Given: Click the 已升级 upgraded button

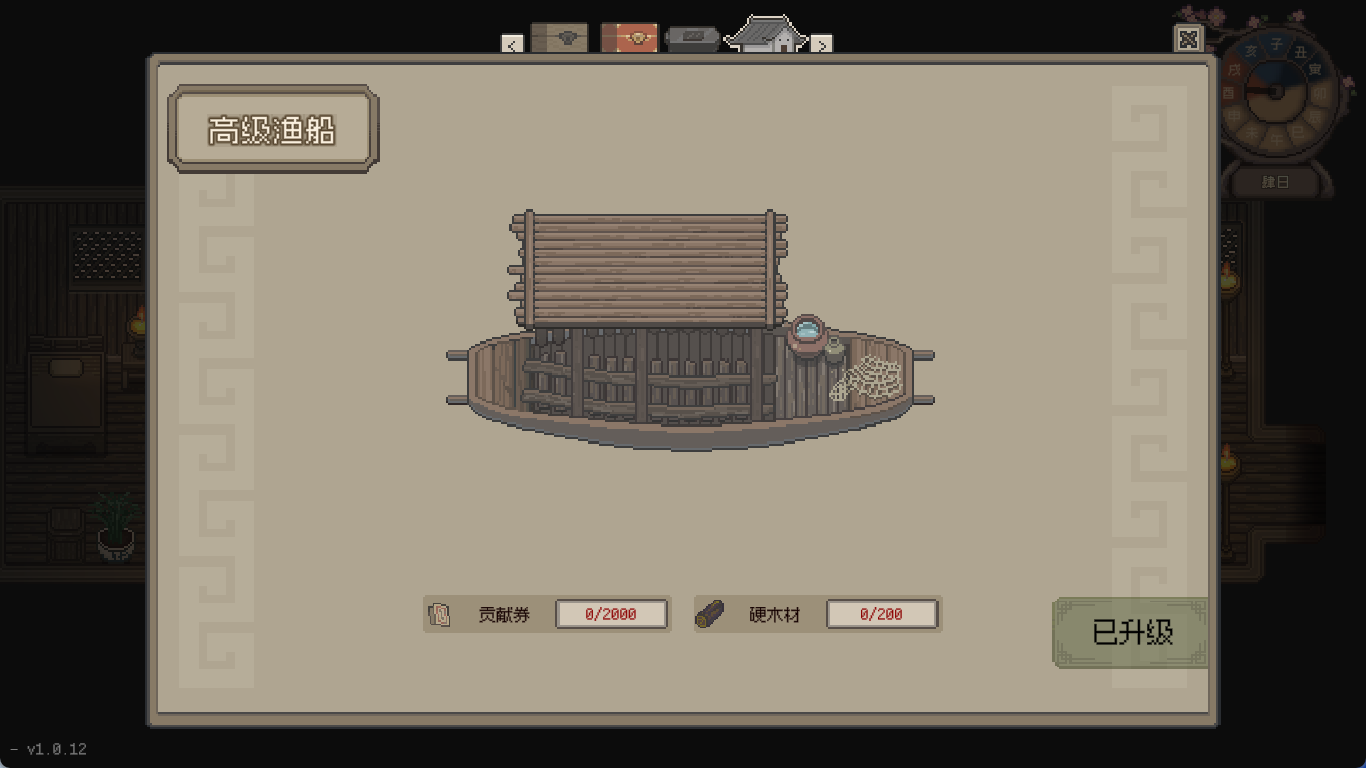Looking at the screenshot, I should [1129, 632].
